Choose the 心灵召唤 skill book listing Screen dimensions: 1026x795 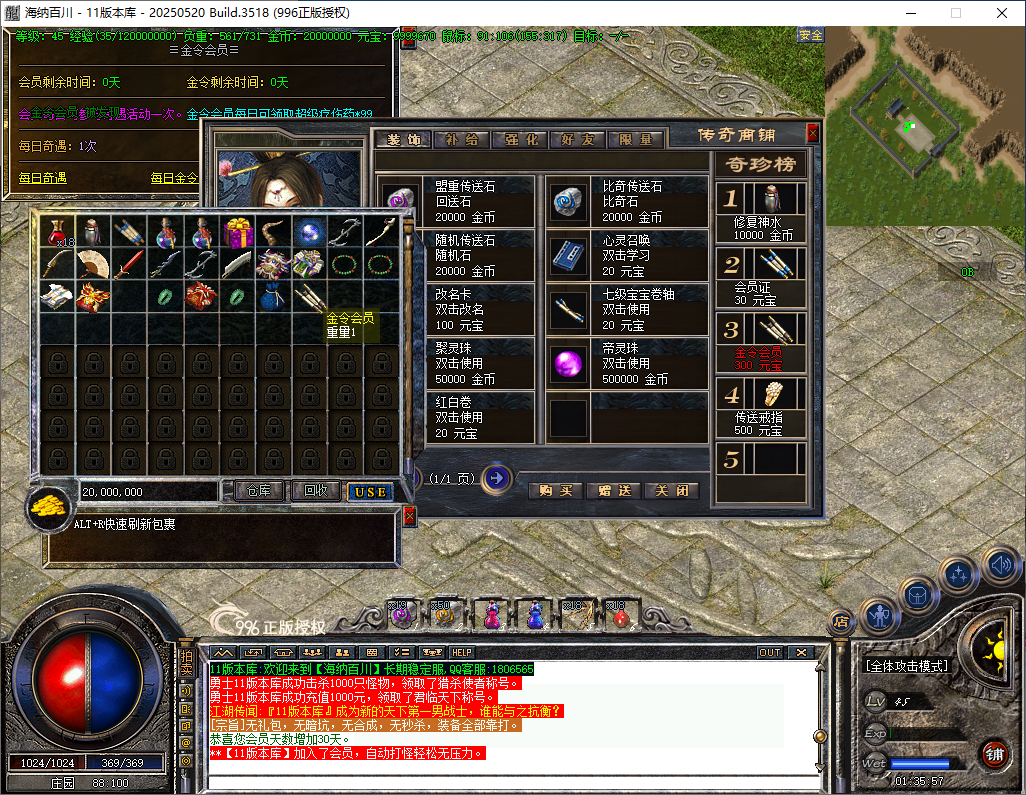627,255
